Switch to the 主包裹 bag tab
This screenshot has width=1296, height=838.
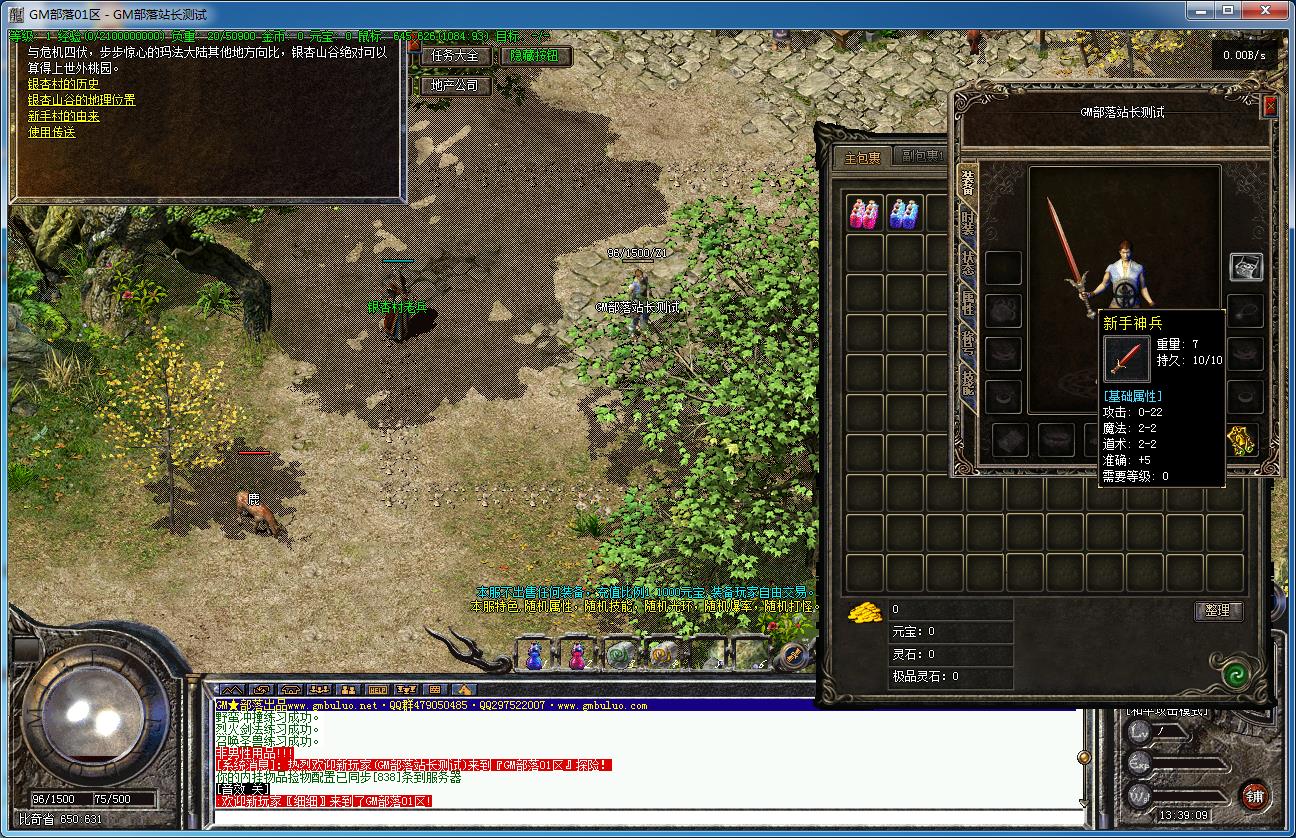pyautogui.click(x=862, y=158)
